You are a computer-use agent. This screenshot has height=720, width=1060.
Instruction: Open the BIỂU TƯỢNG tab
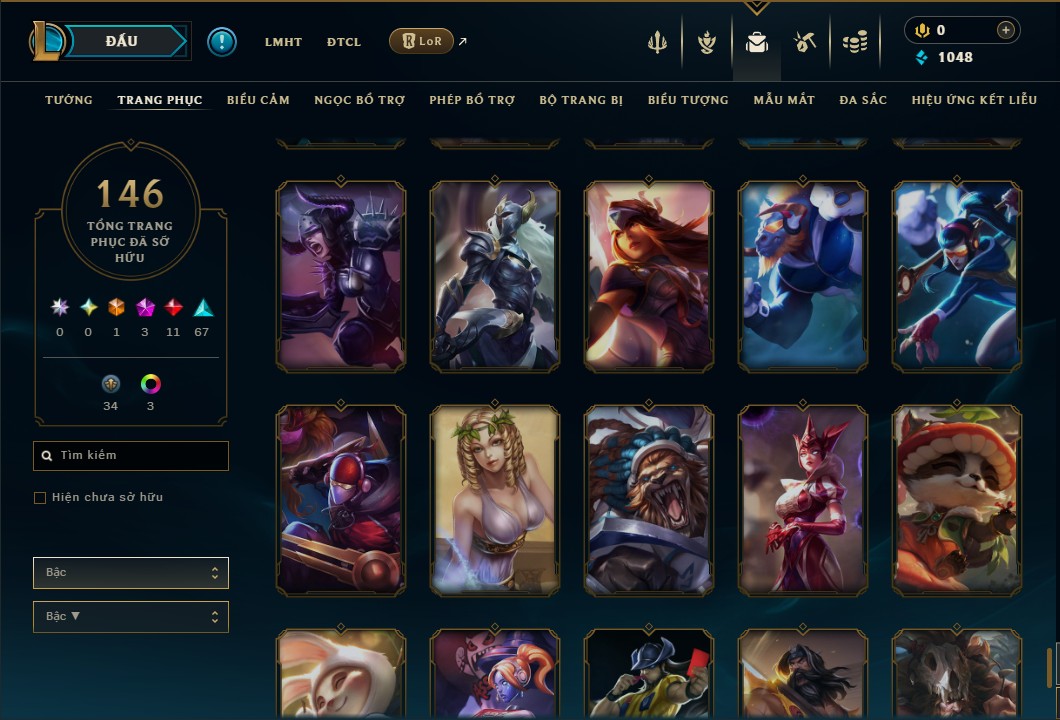click(688, 100)
